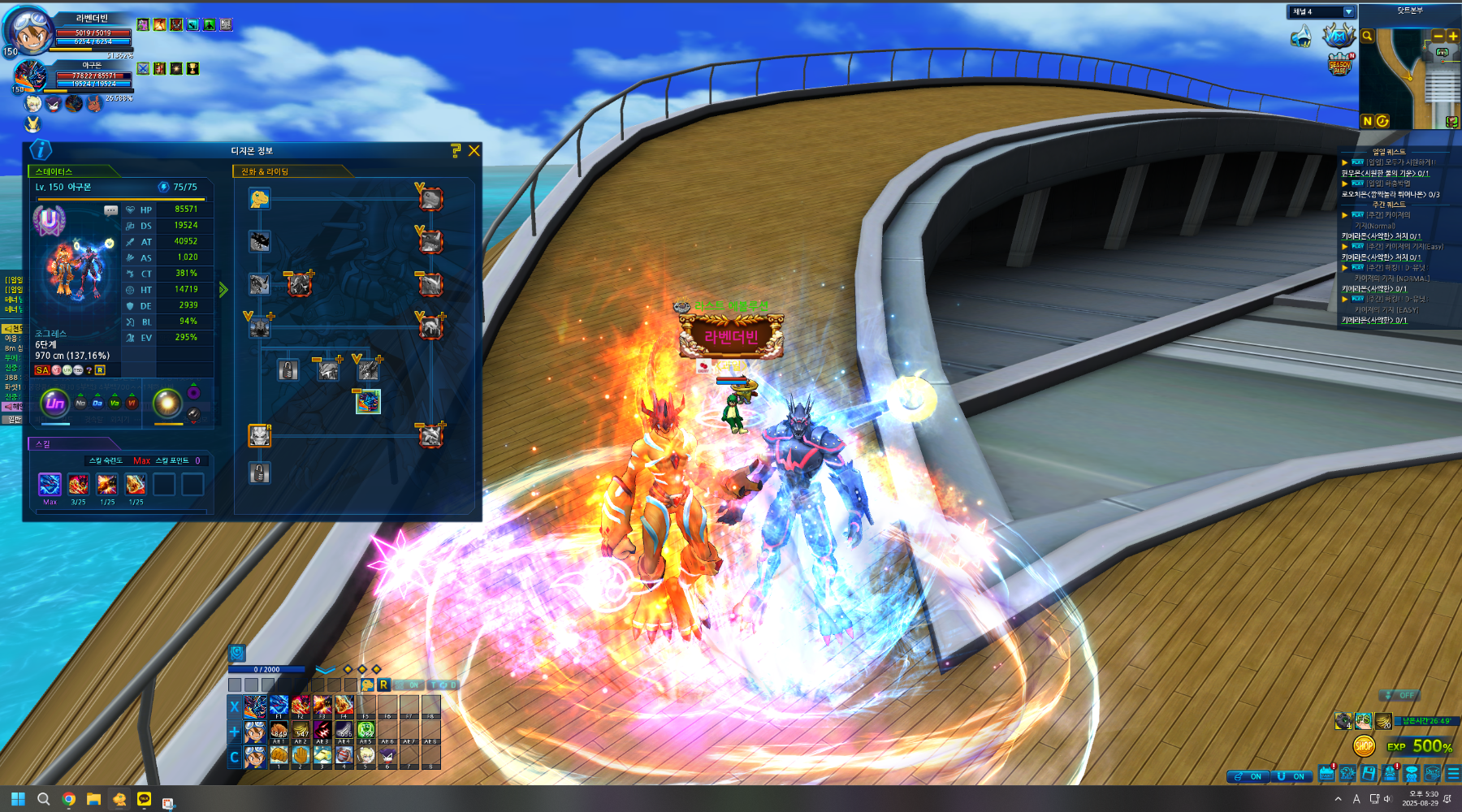This screenshot has width=1462, height=812.
Task: Click the minimap magnifier search button
Action: [x=1367, y=36]
